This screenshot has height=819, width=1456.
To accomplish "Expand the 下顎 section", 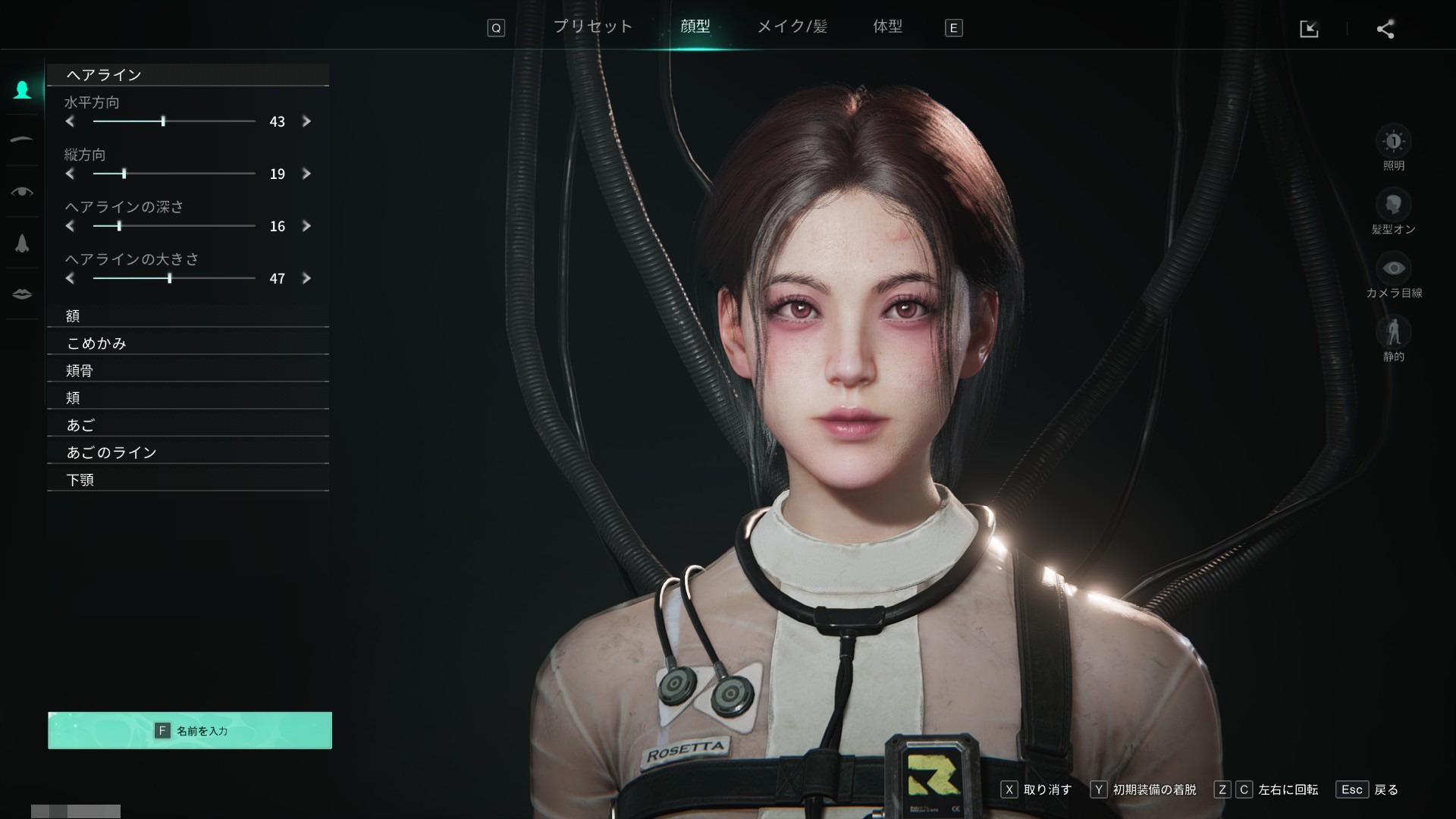I will point(188,480).
